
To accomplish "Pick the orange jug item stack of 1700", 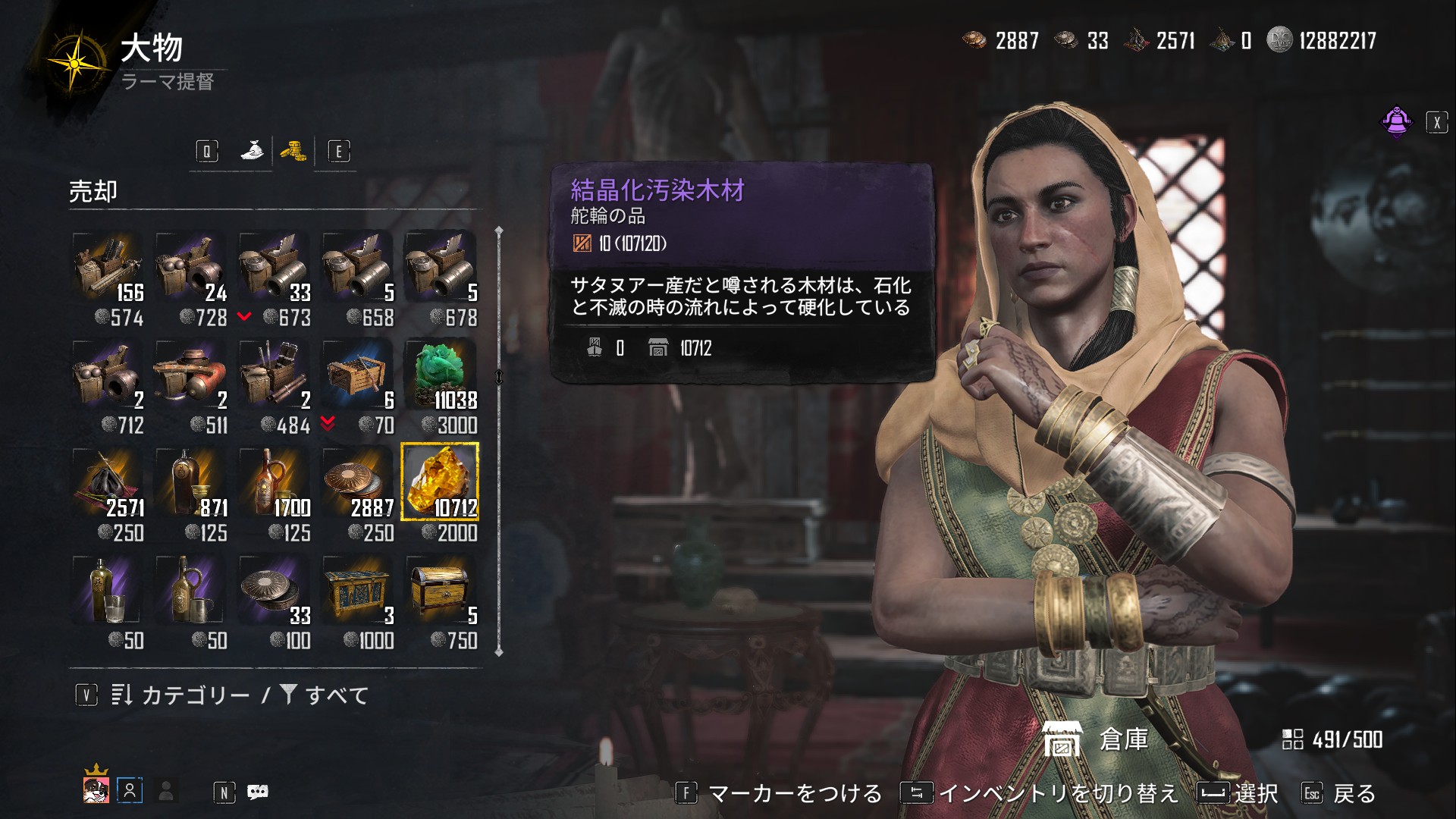I will 274,483.
